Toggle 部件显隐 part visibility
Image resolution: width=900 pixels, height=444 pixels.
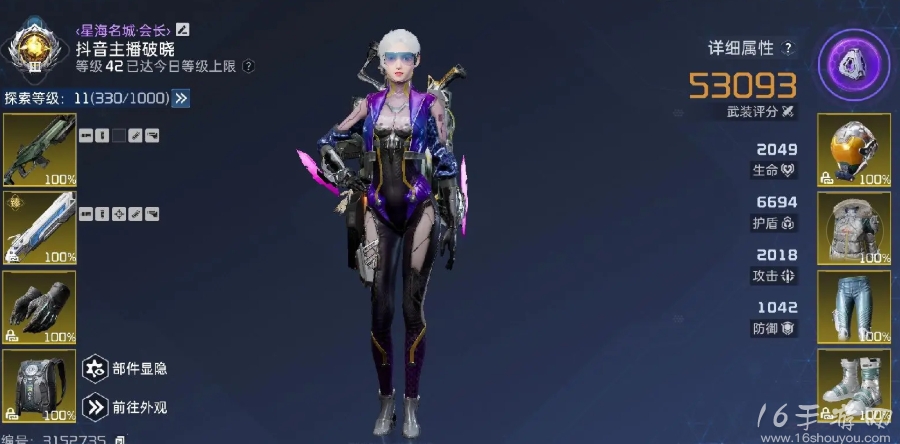[96, 369]
